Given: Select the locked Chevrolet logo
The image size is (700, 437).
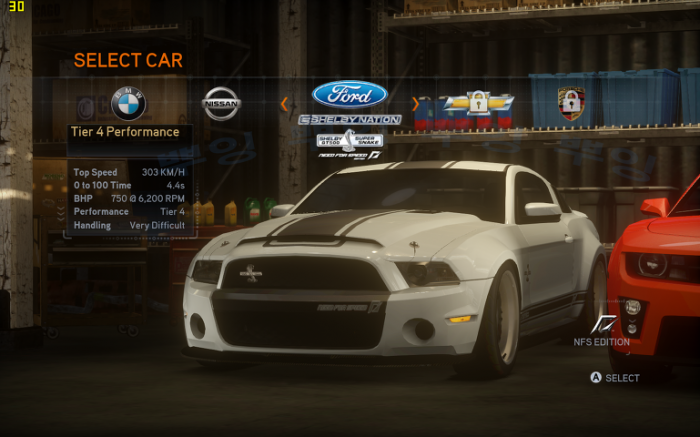Looking at the screenshot, I should click(478, 103).
